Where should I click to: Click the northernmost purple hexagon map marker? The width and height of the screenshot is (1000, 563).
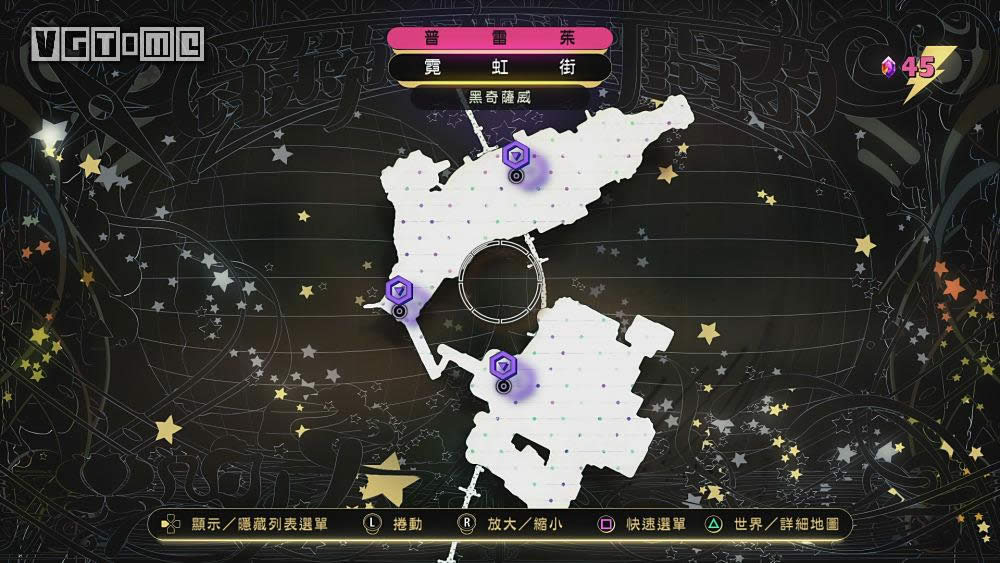[x=515, y=155]
